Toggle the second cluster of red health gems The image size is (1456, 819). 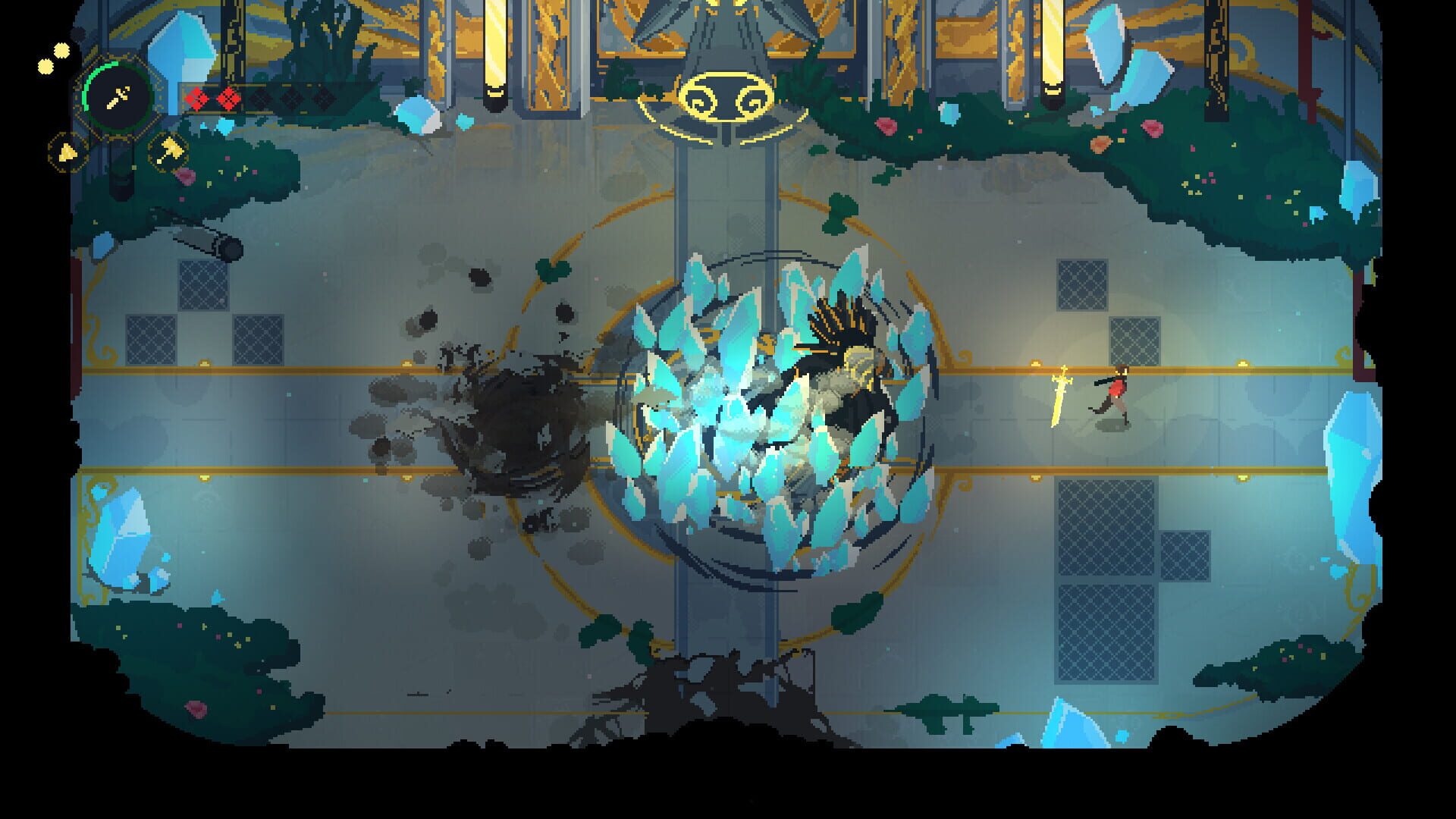tap(228, 99)
